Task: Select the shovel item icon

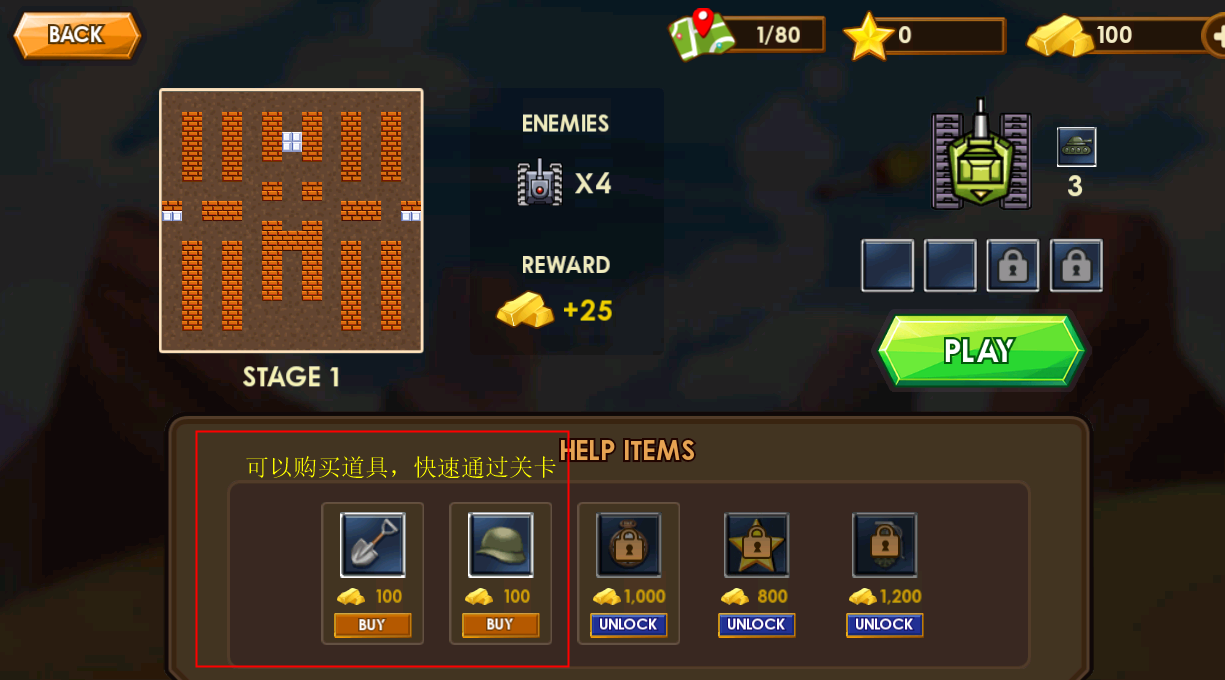Action: [x=372, y=545]
